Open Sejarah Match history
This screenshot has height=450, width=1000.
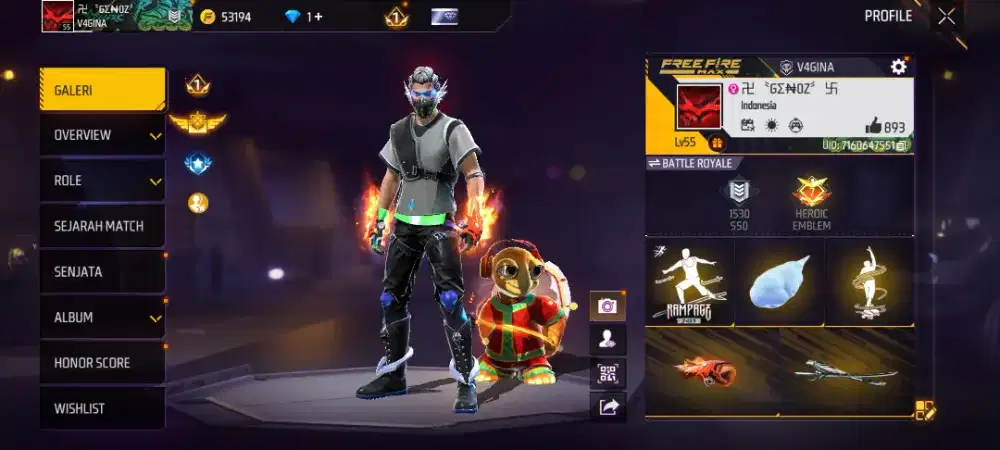102,226
